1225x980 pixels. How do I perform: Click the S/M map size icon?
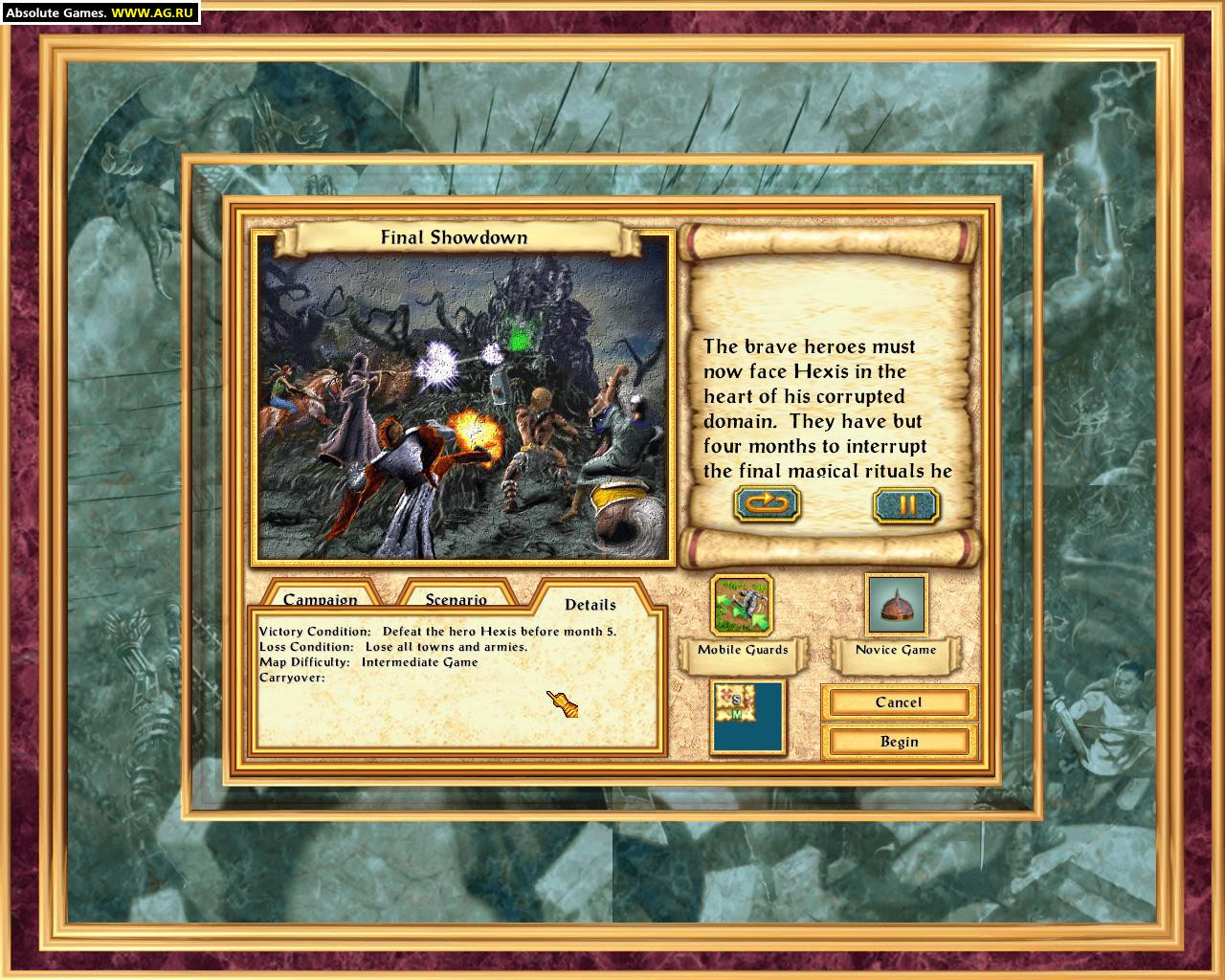(746, 718)
